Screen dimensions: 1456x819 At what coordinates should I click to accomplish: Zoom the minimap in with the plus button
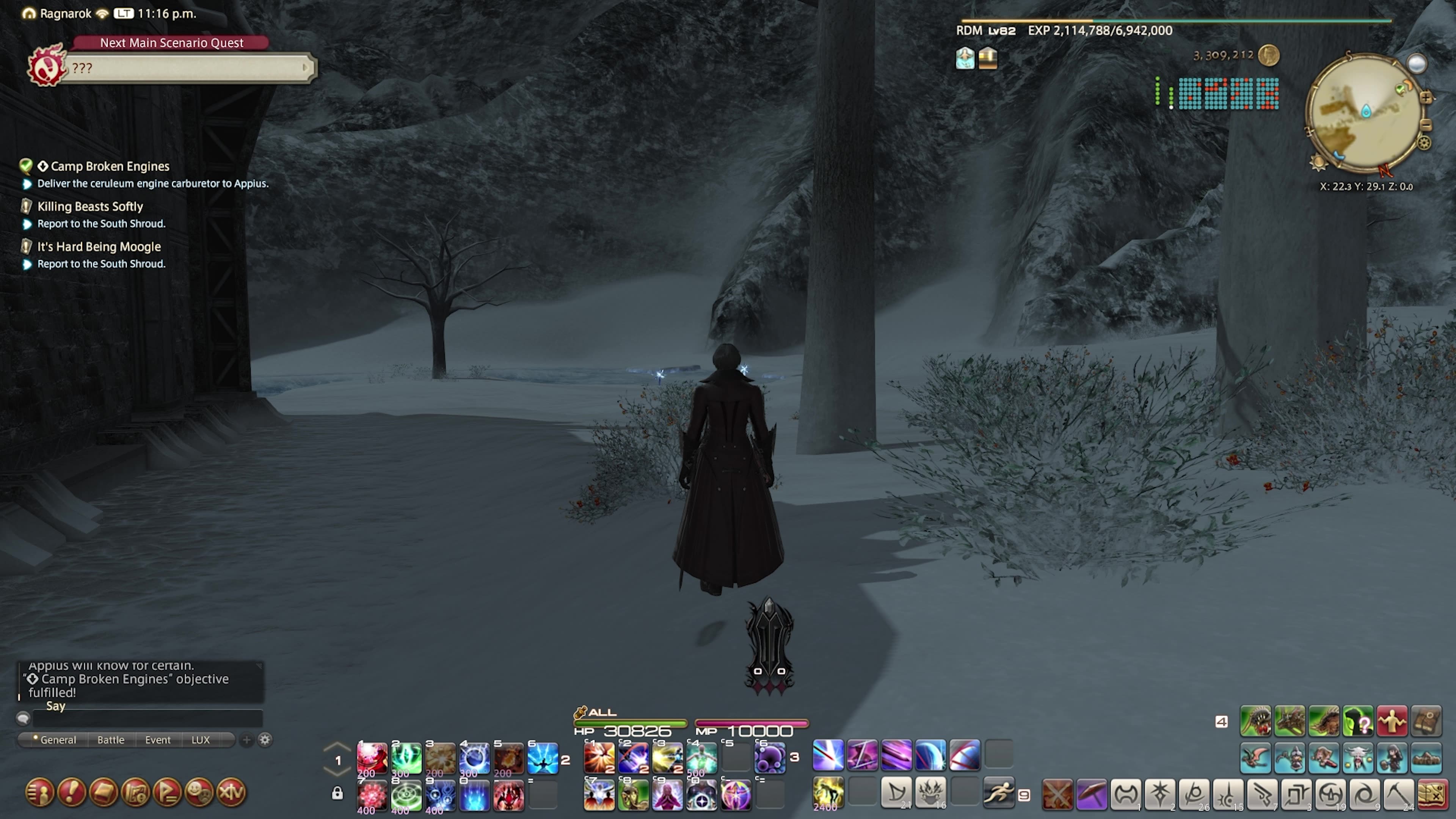(x=1426, y=98)
